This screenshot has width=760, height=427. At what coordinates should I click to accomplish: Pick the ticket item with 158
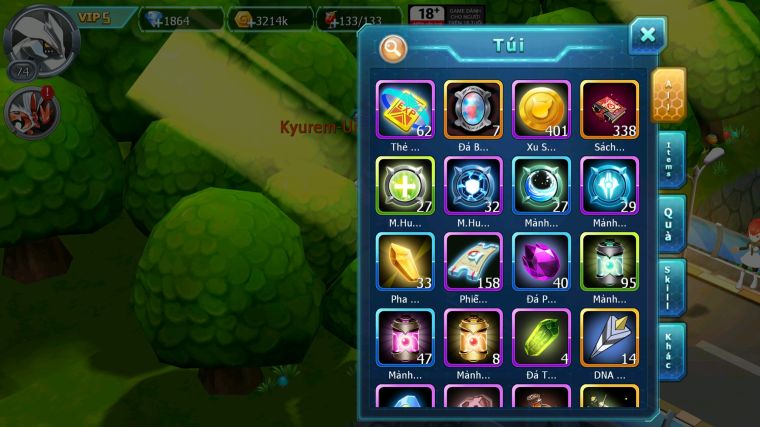473,261
